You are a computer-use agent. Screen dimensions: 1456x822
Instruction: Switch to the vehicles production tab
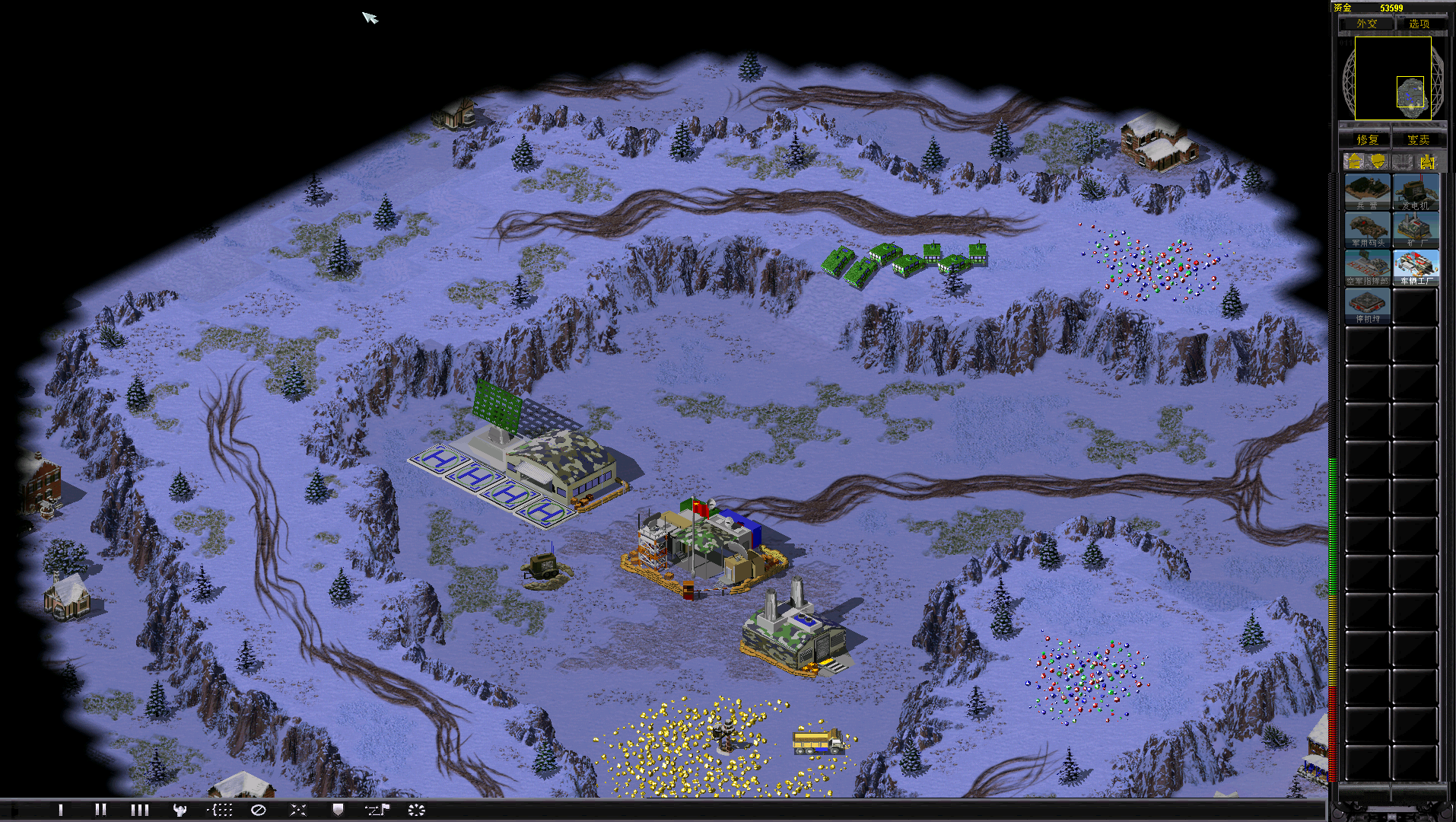point(1427,161)
